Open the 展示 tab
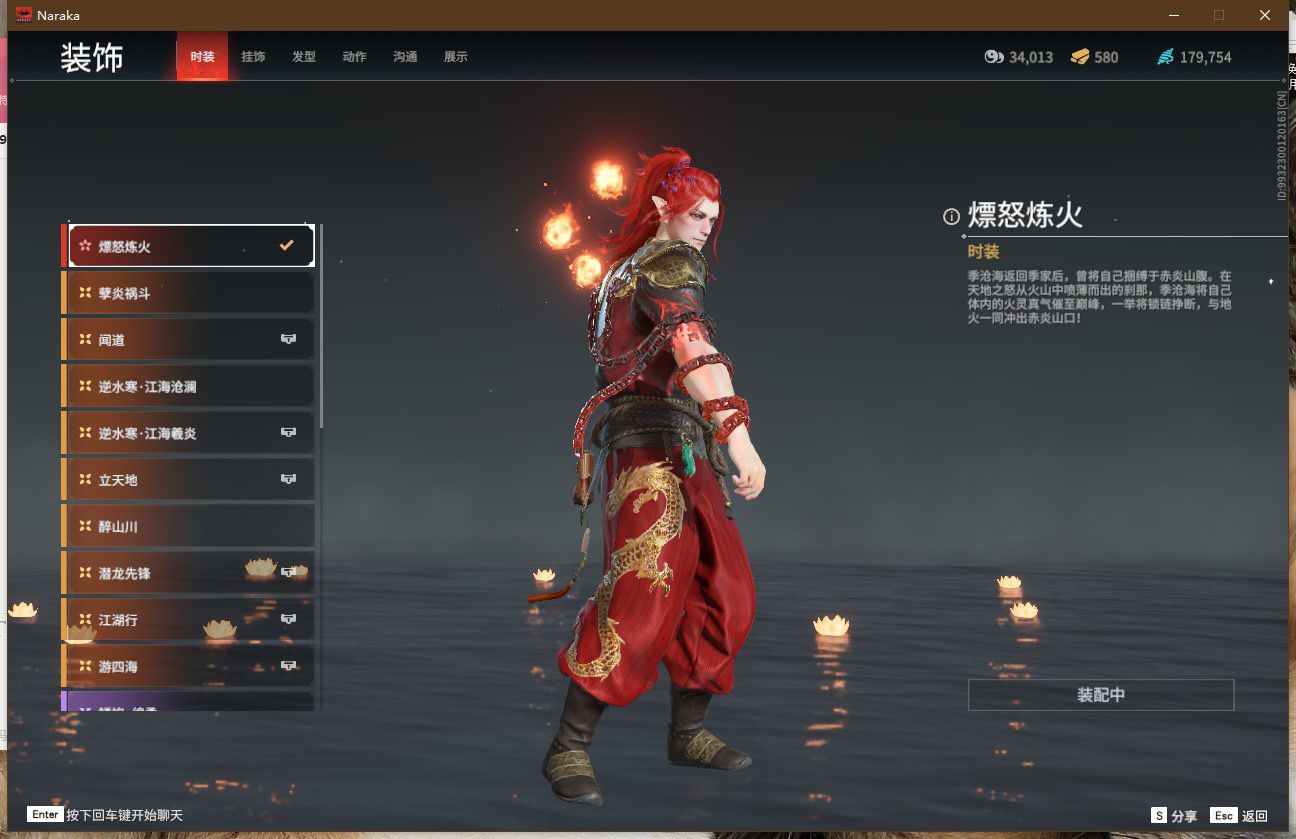 pos(456,57)
